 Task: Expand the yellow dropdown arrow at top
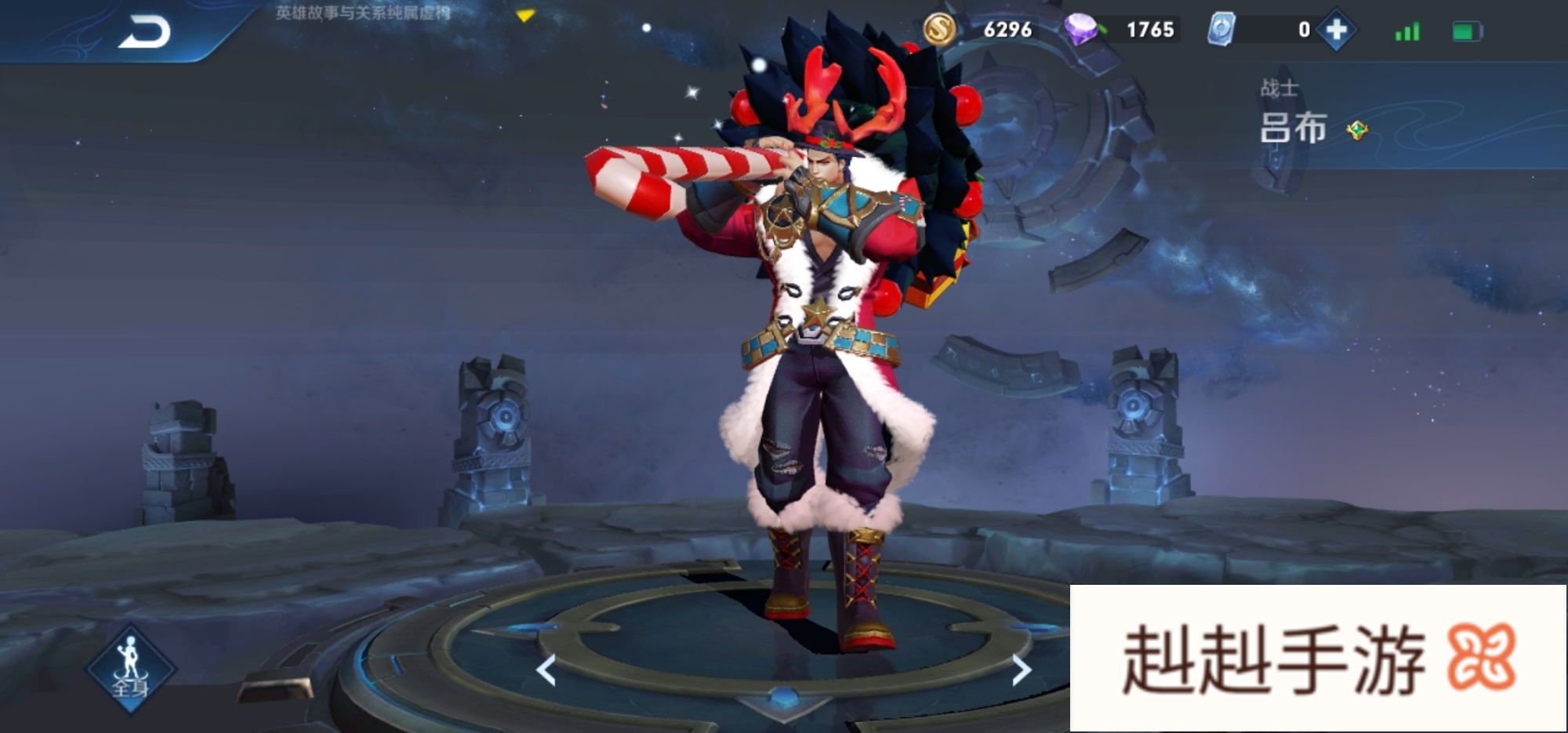pyautogui.click(x=525, y=16)
